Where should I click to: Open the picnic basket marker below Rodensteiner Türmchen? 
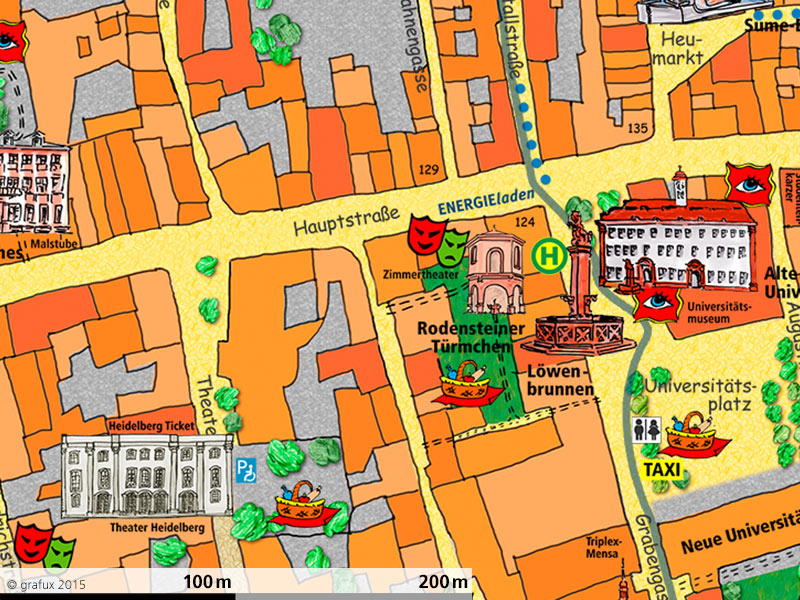click(x=465, y=386)
